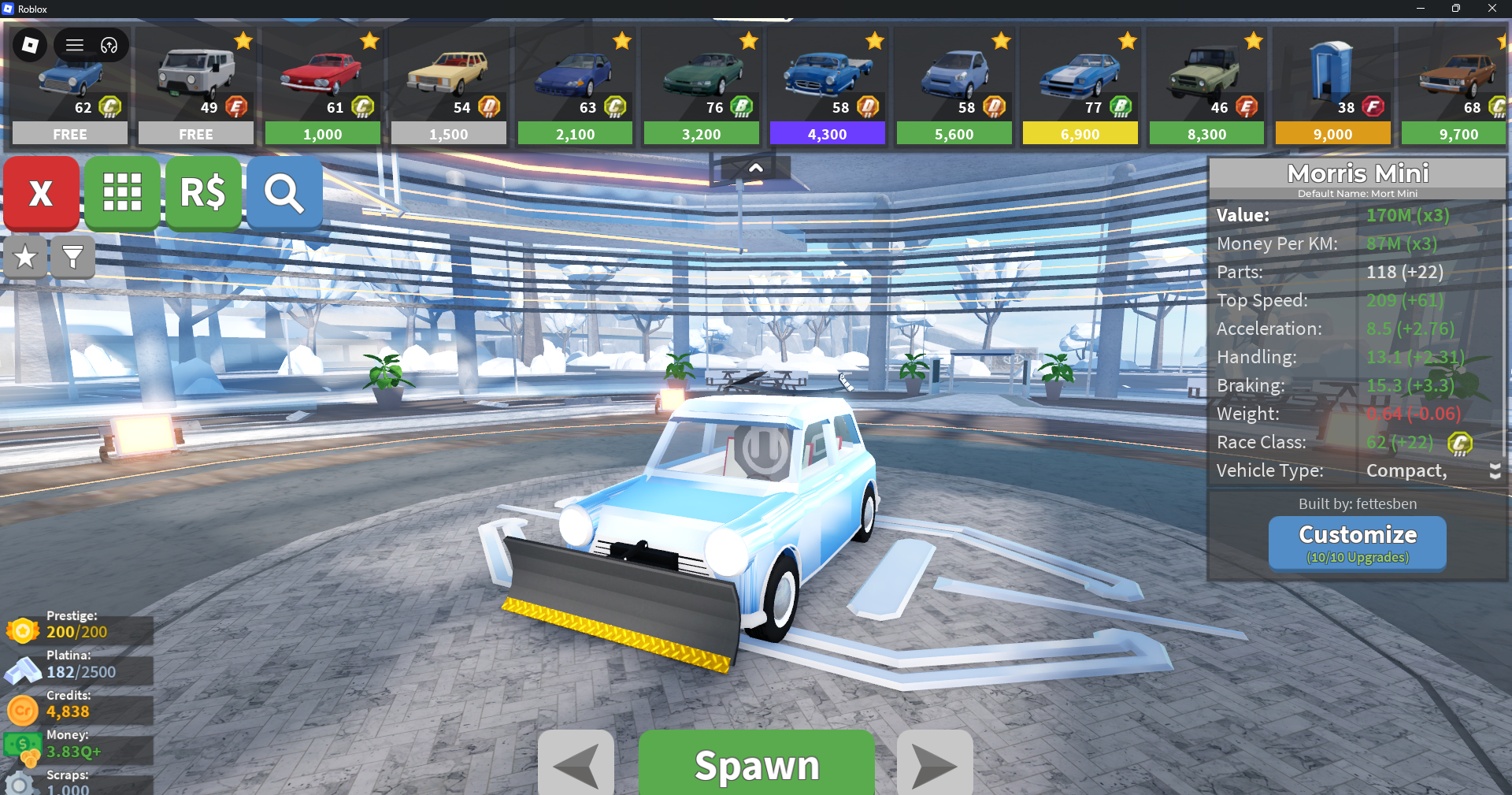Close the vehicle menu with red X
The image size is (1512, 795).
pyautogui.click(x=41, y=193)
